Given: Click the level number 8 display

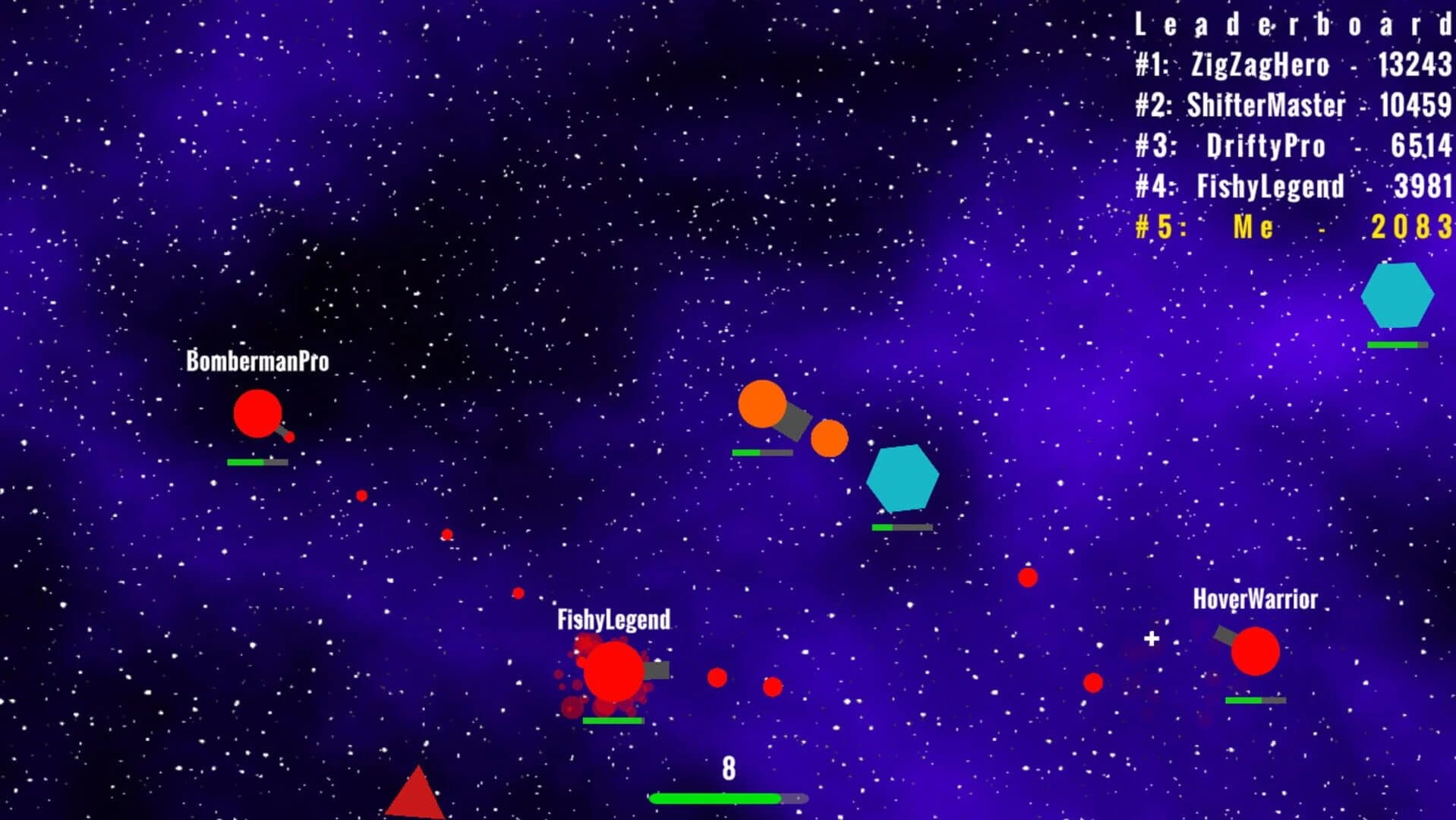Looking at the screenshot, I should [x=727, y=769].
